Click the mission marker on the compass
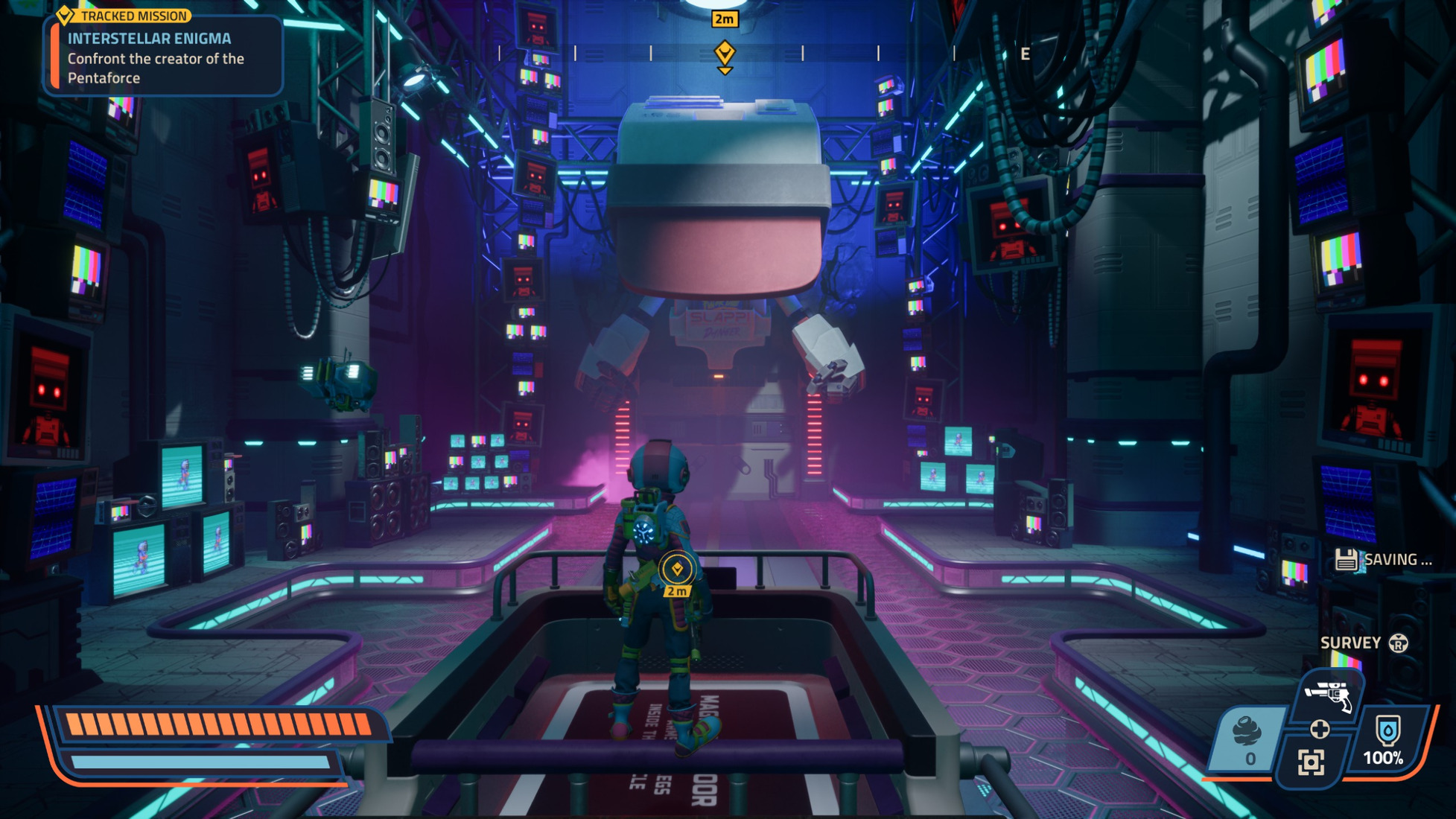 tap(725, 54)
